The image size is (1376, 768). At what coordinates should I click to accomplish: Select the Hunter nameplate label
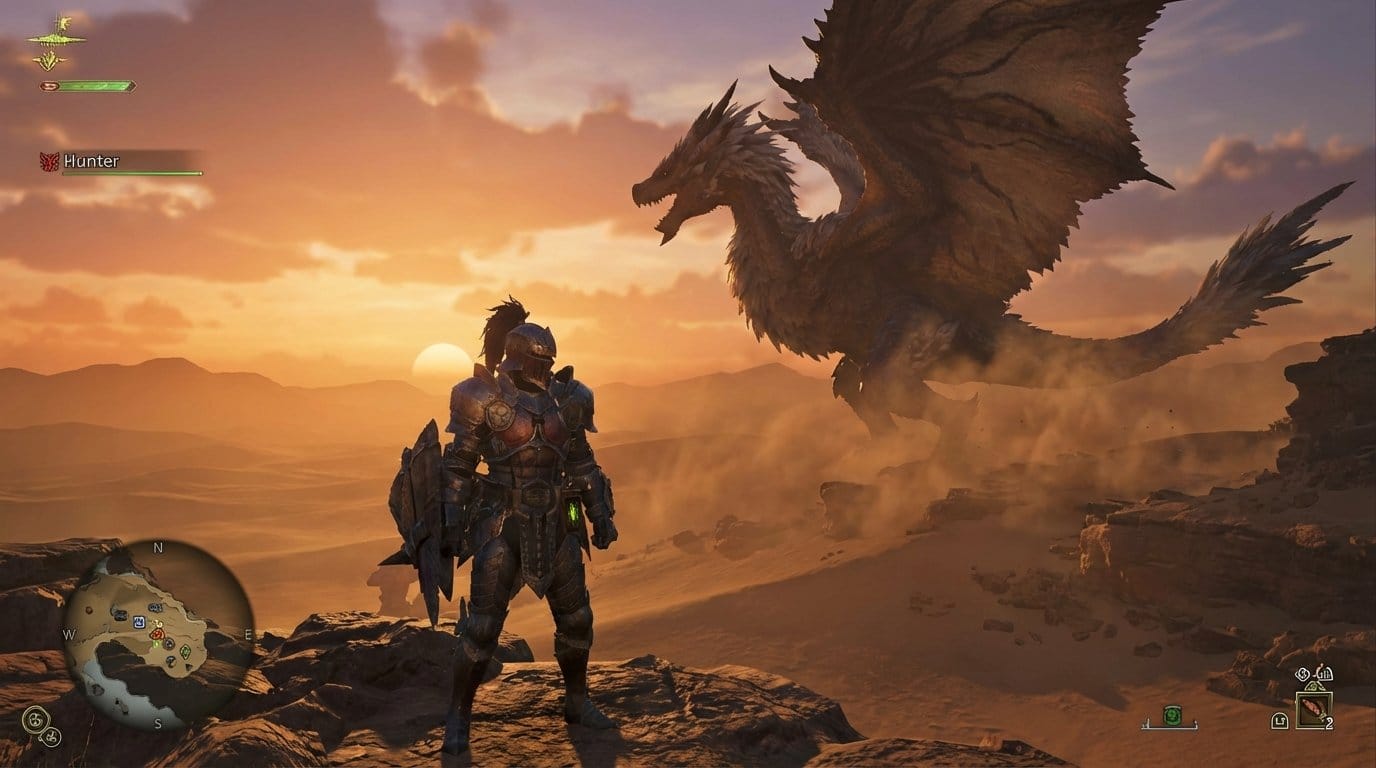click(x=90, y=159)
